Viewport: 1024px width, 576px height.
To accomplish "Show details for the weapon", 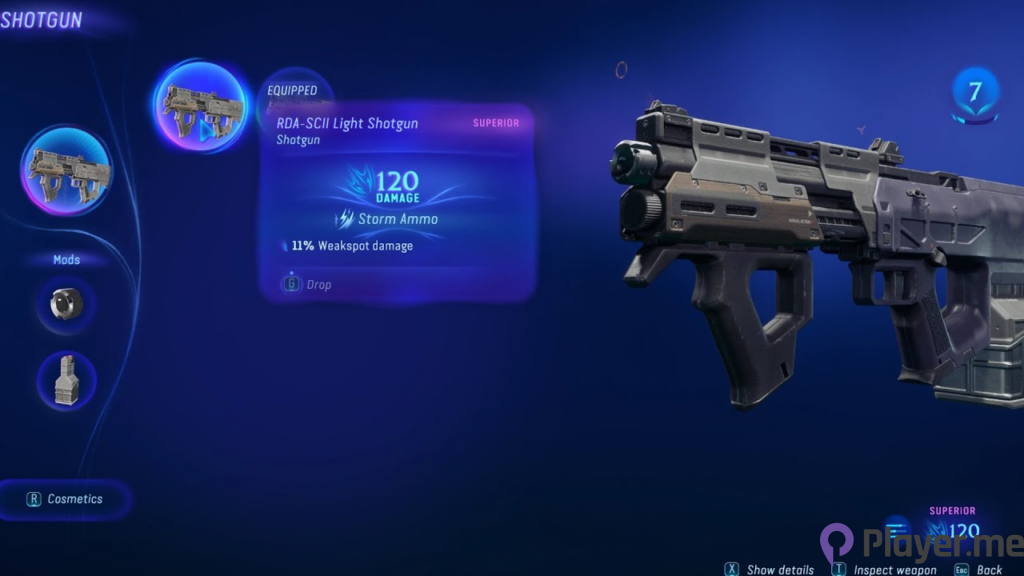I will coord(770,570).
